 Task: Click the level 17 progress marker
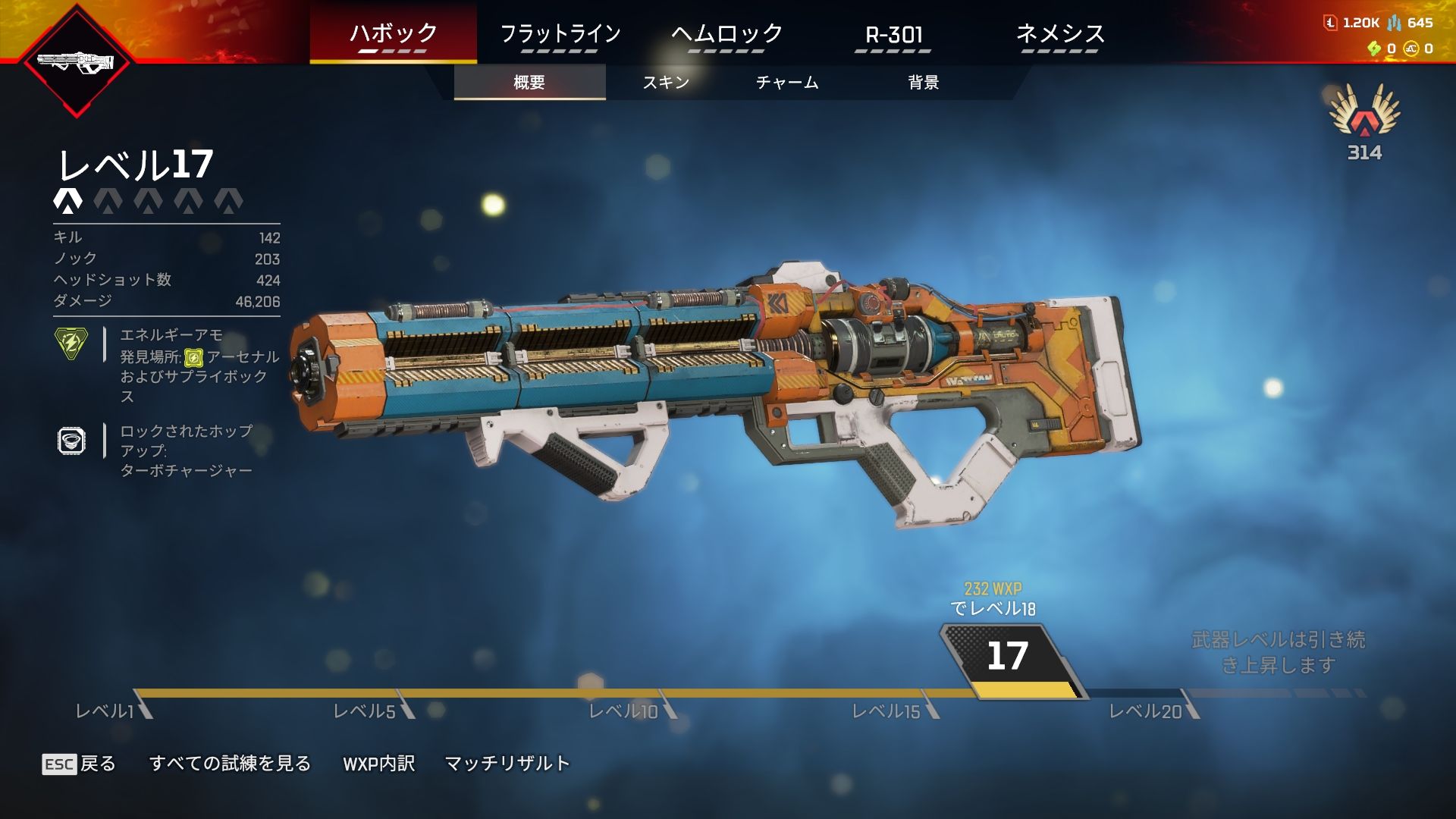tap(1008, 657)
